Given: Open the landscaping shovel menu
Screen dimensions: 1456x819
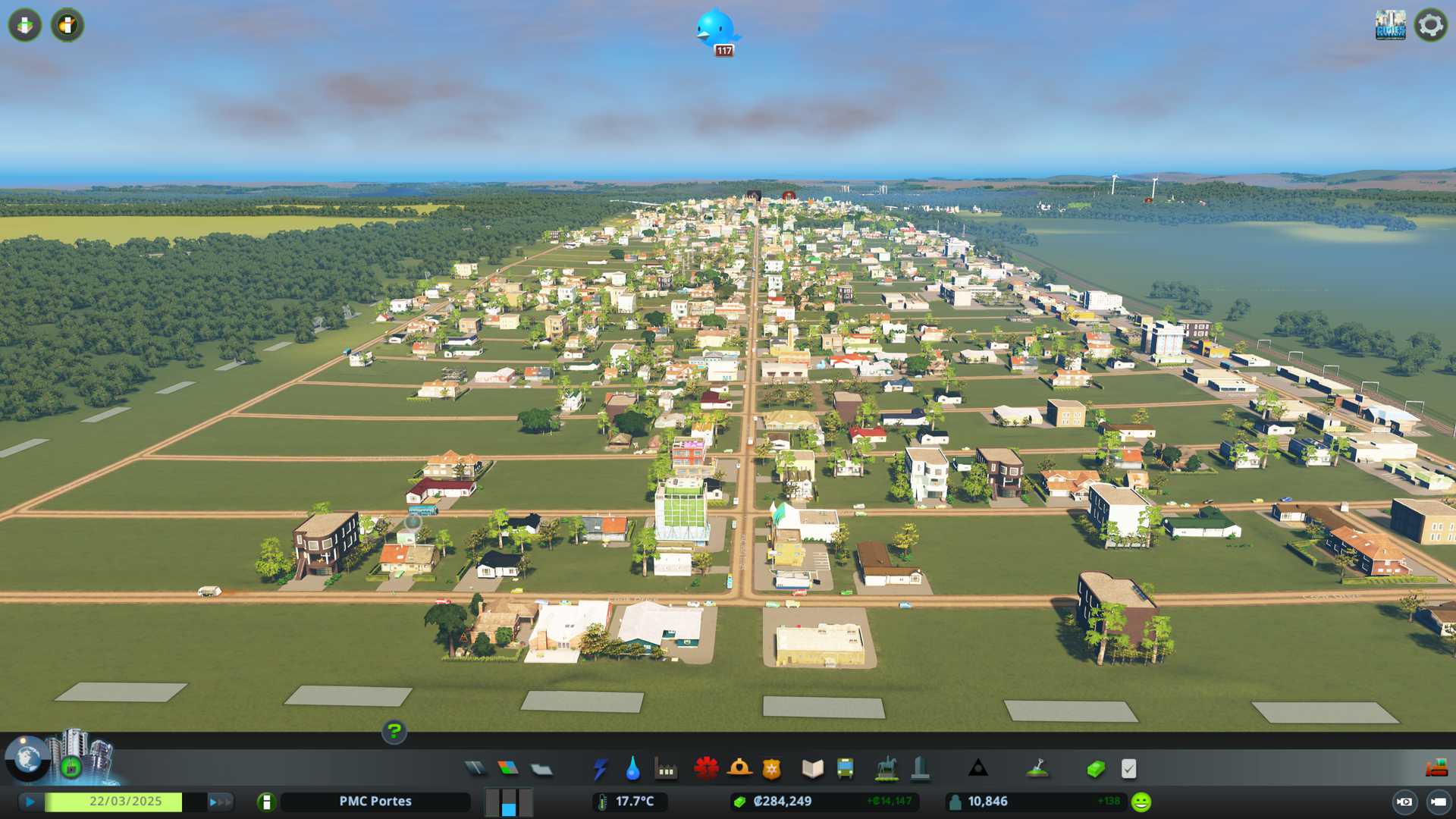Looking at the screenshot, I should pyautogui.click(x=1037, y=769).
